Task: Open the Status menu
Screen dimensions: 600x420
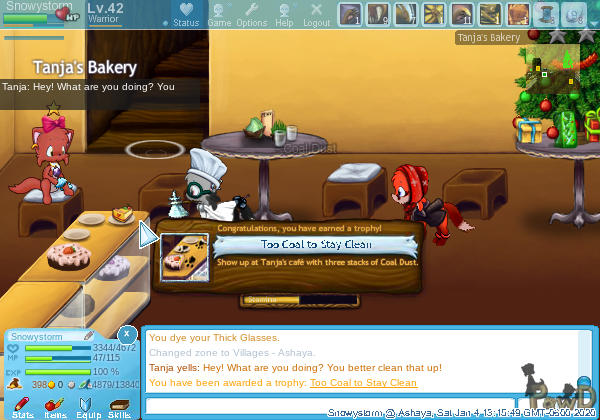Action: [186, 15]
